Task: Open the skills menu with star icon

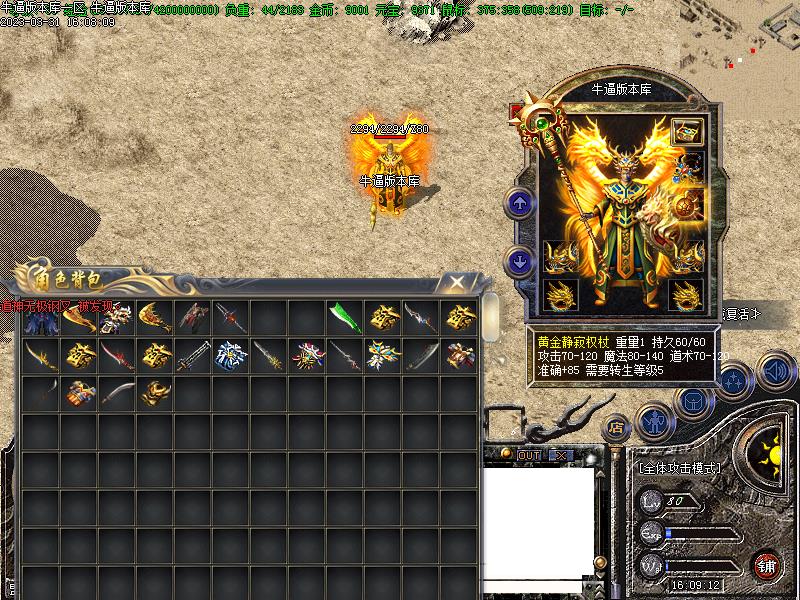Action: (734, 381)
